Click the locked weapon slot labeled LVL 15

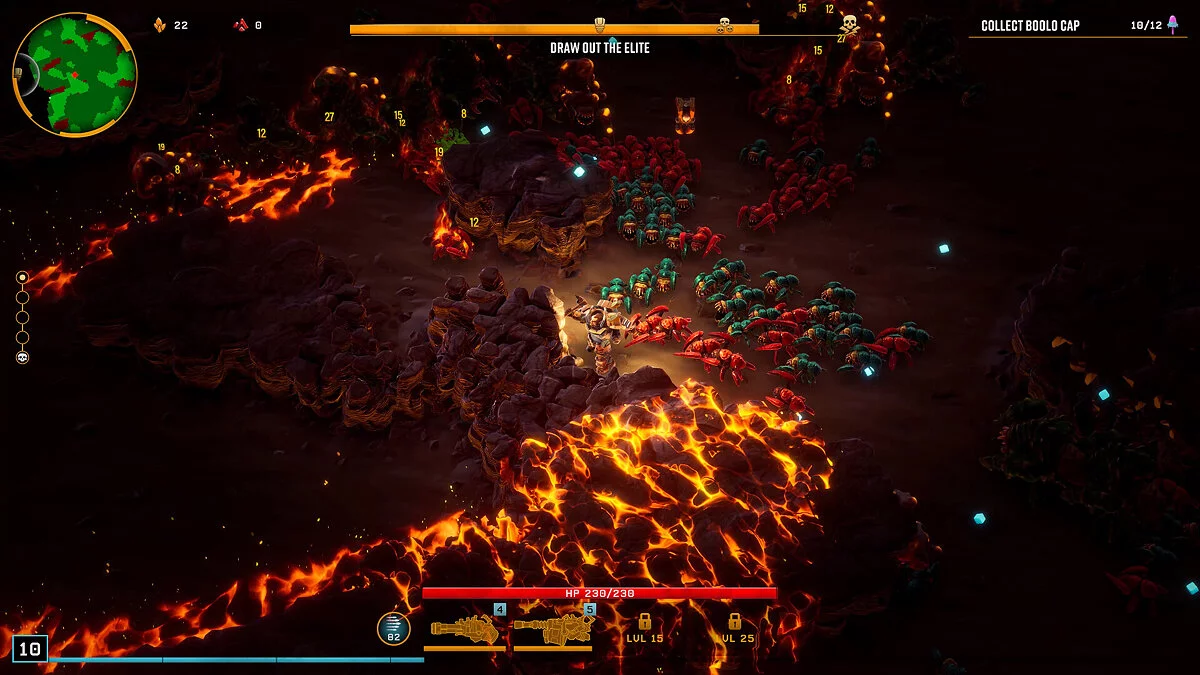point(645,628)
